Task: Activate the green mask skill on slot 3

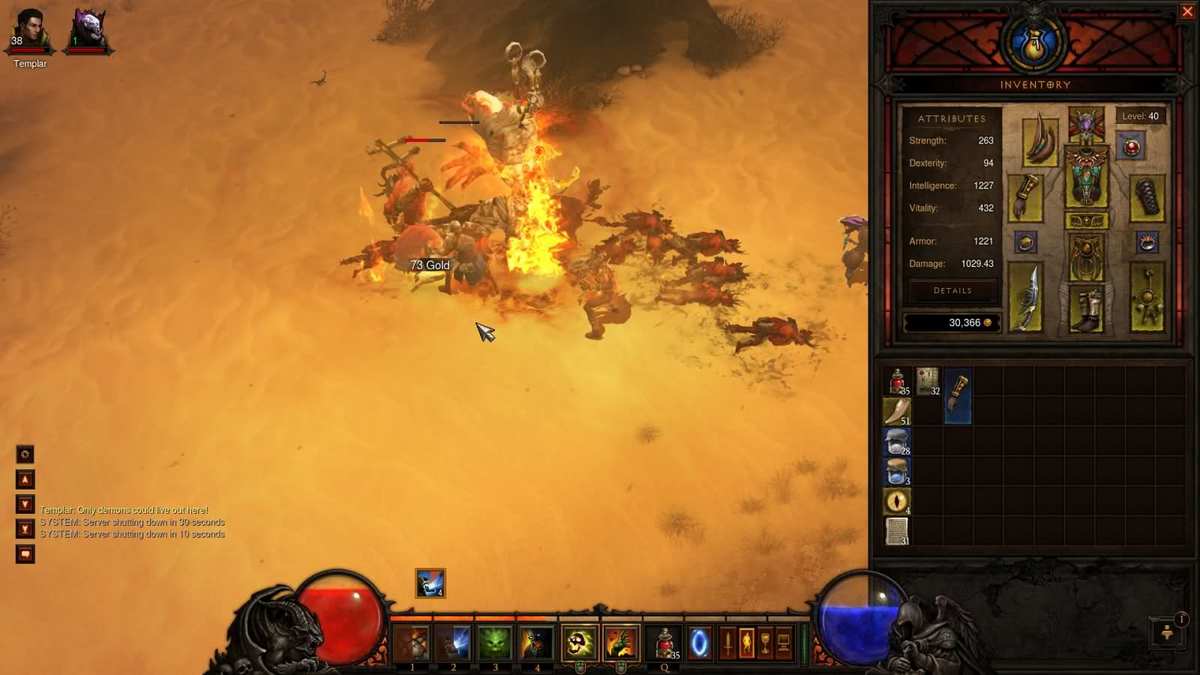Action: point(494,643)
